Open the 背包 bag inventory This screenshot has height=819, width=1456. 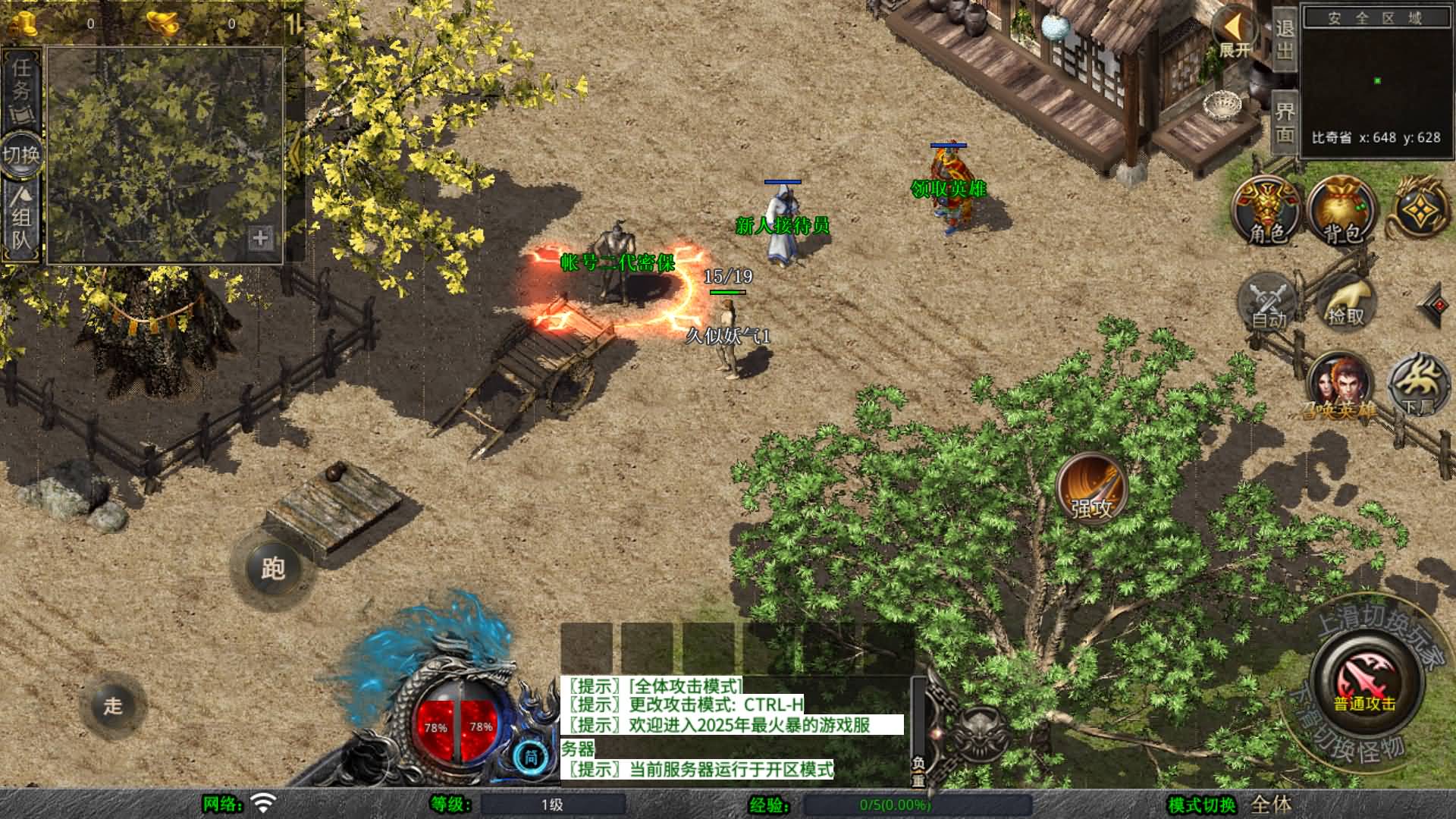pos(1343,212)
